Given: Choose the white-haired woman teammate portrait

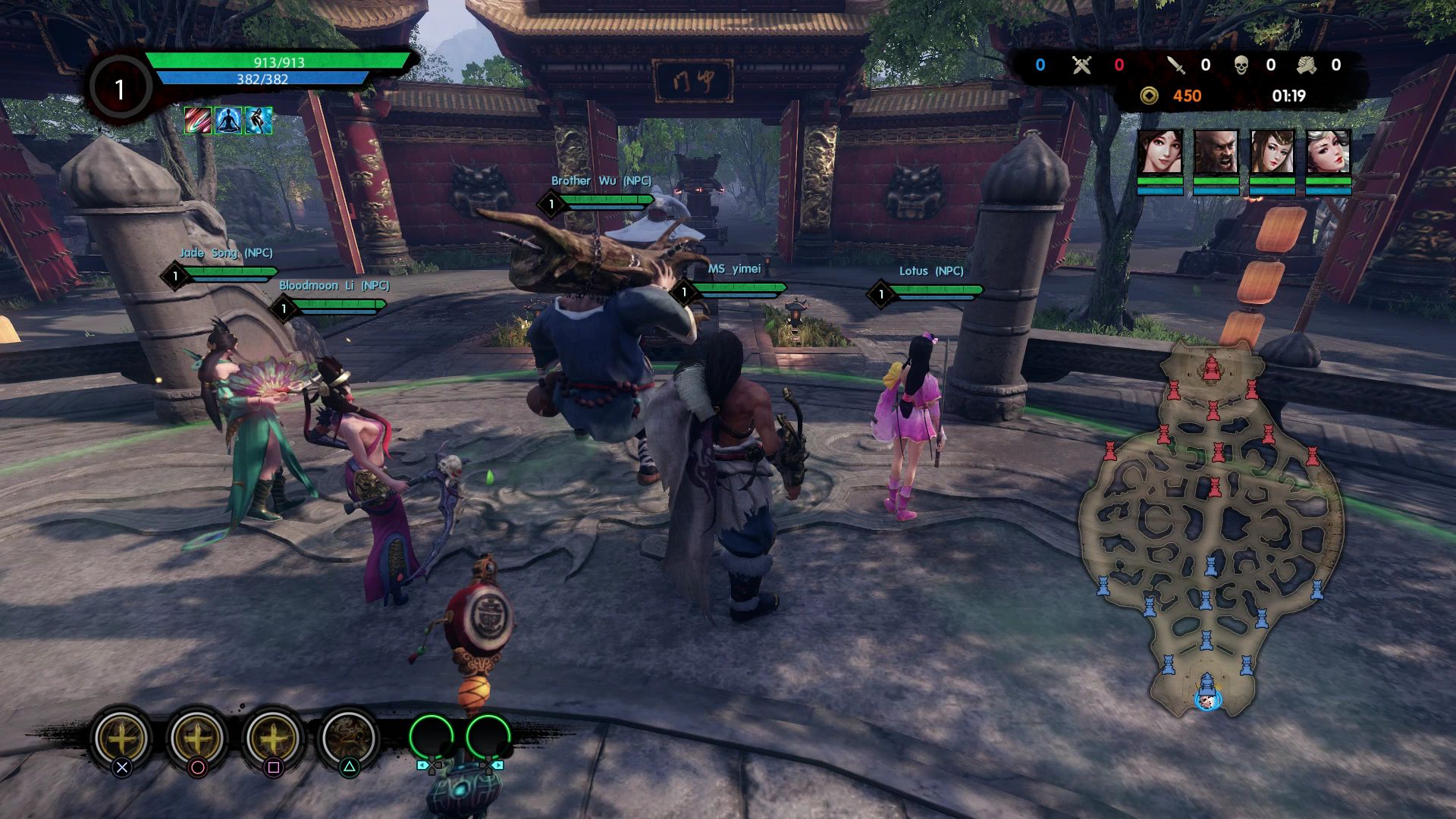Looking at the screenshot, I should pos(1329,152).
